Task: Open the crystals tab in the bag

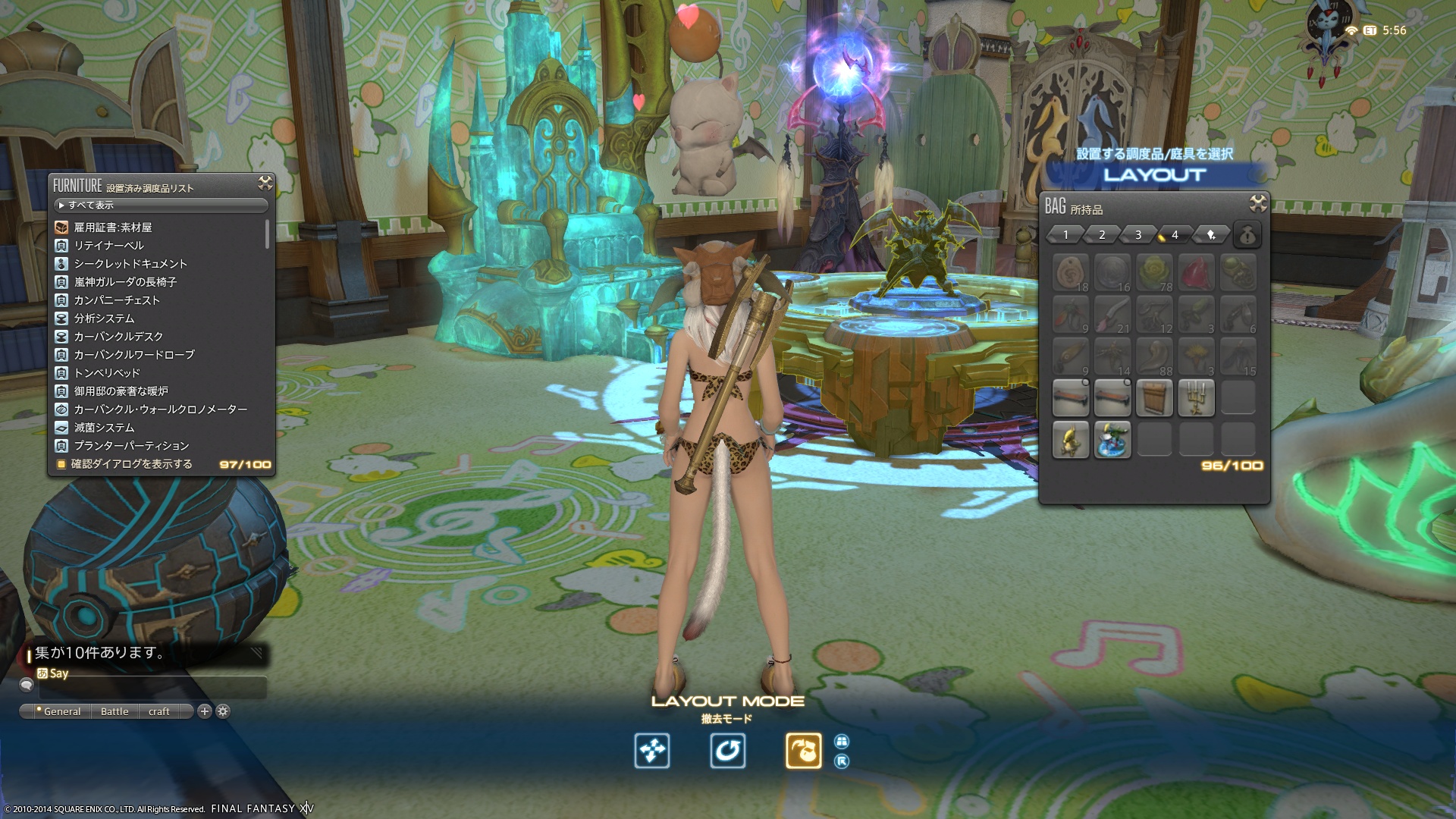Action: (x=1211, y=235)
